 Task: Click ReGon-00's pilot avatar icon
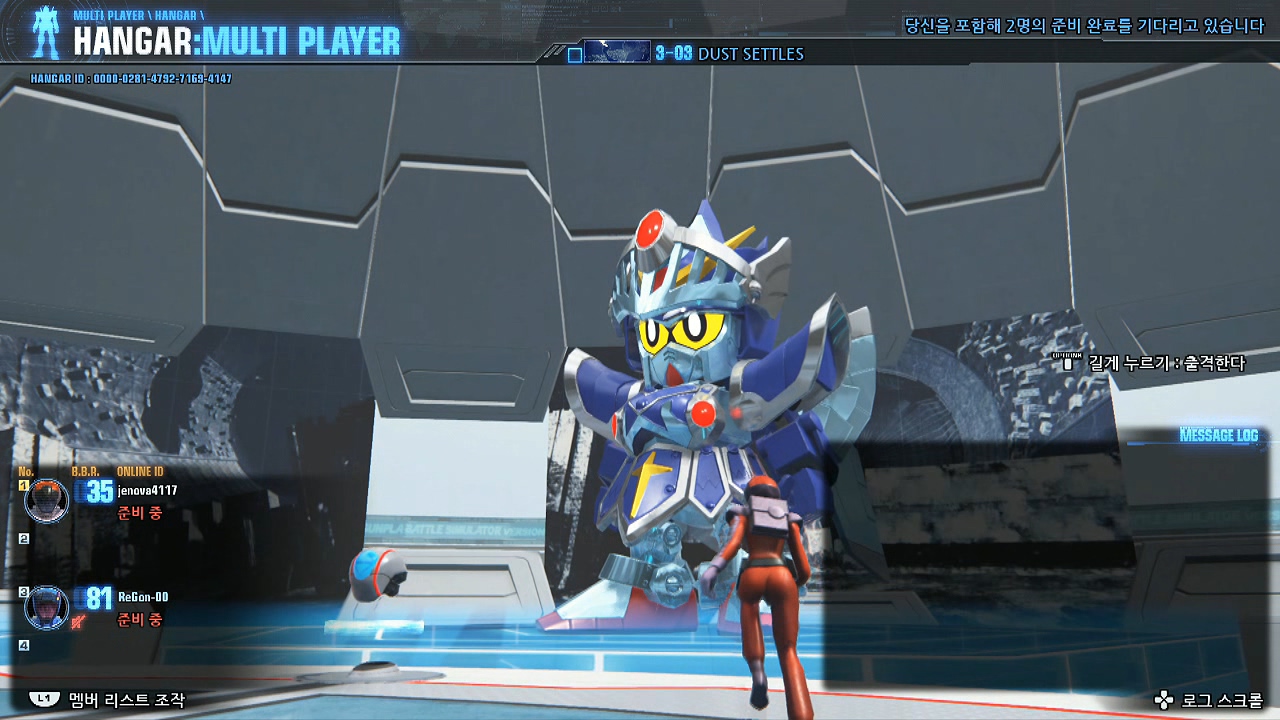[x=46, y=607]
